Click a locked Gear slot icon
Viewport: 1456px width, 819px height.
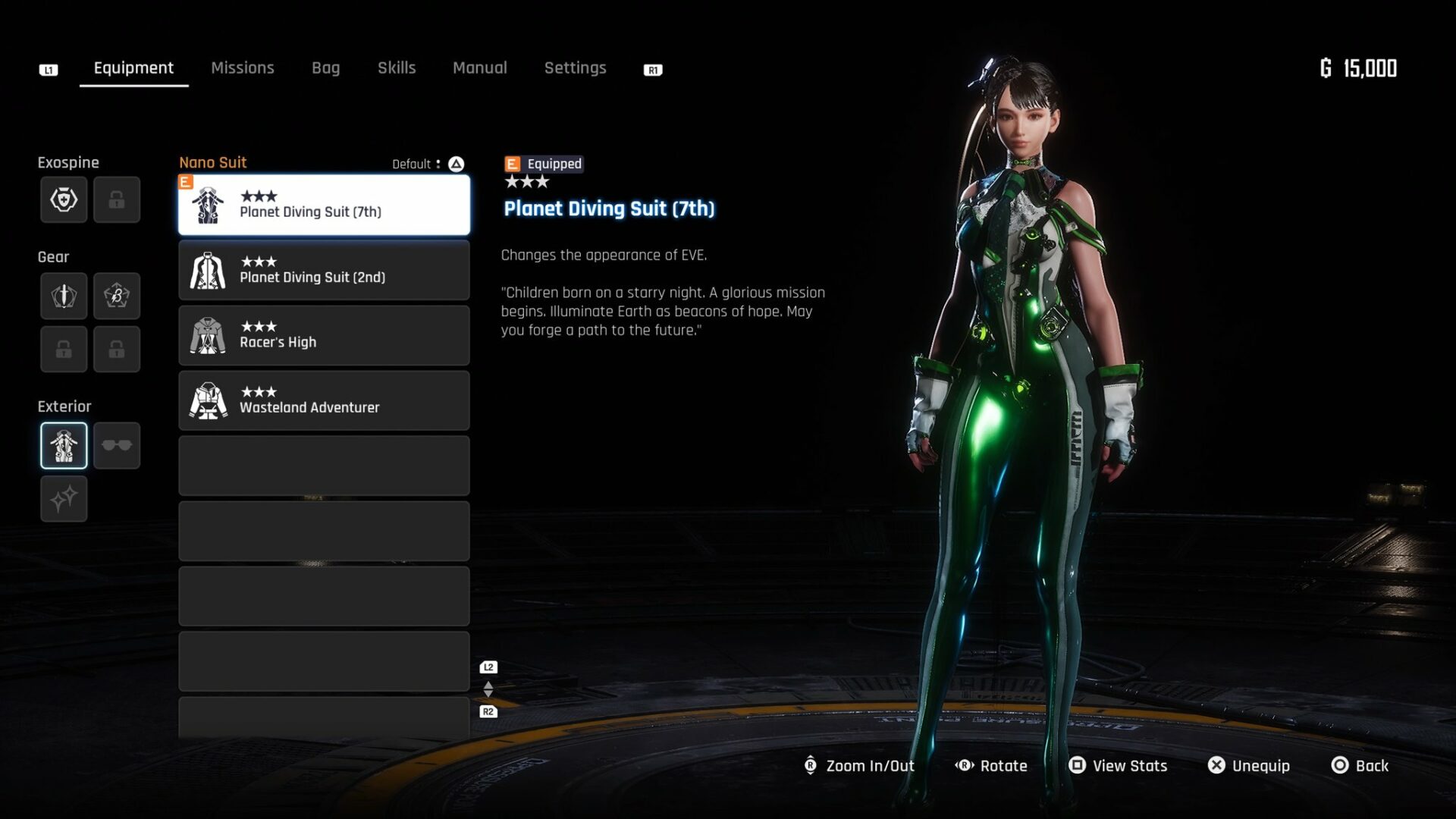coord(64,349)
